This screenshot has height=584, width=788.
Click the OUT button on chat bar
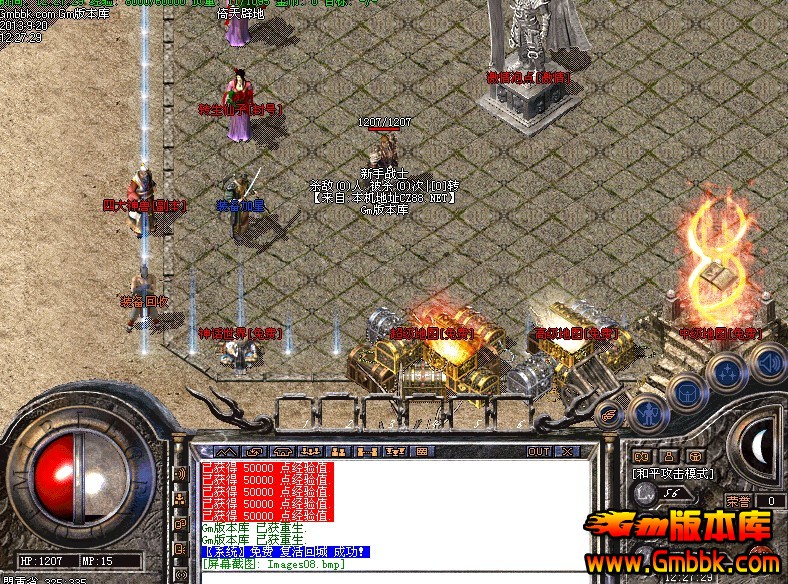[538, 452]
